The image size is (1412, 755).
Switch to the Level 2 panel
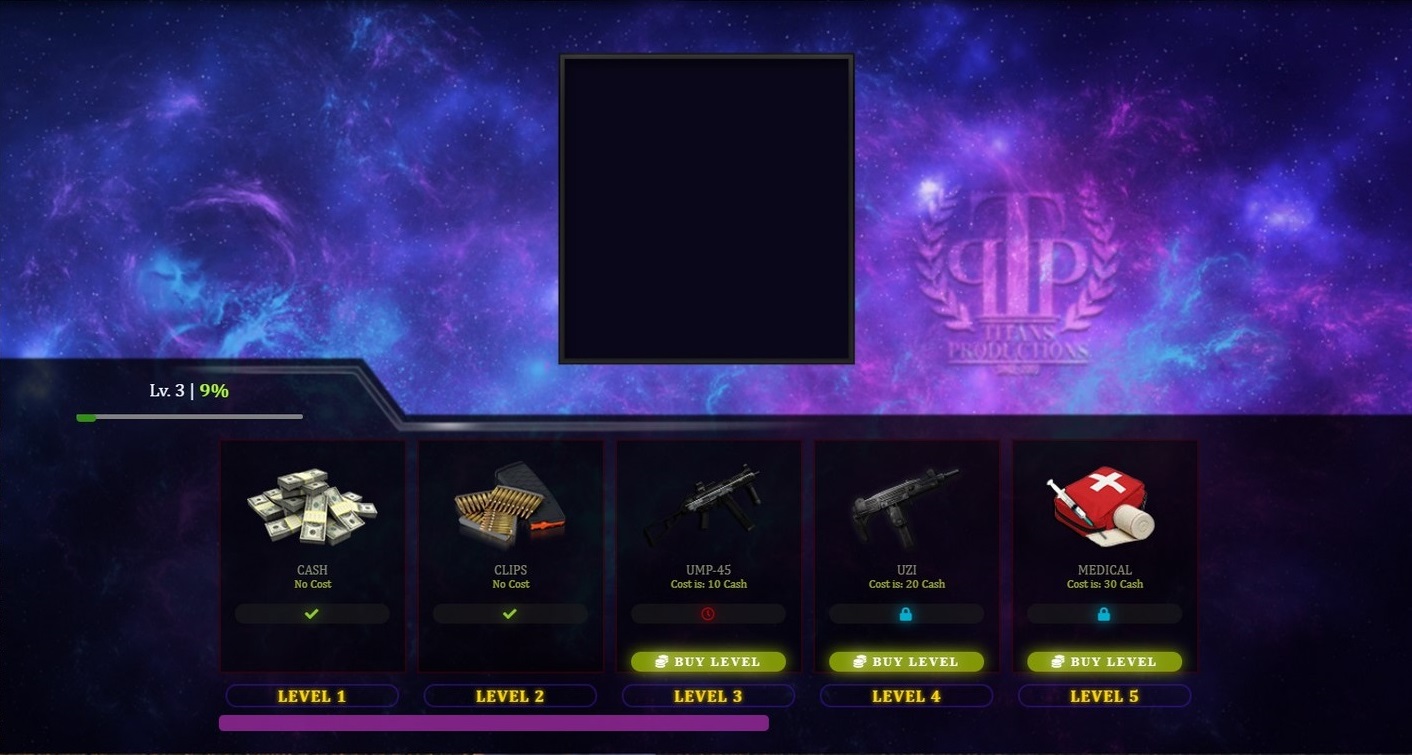(x=510, y=695)
